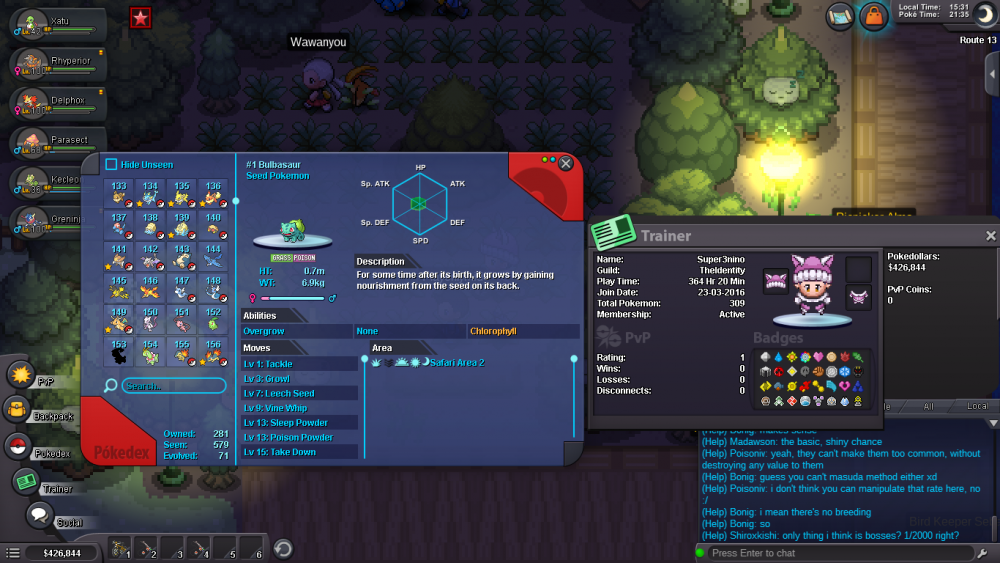Select Pokedex entry number 150
The height and width of the screenshot is (563, 1000).
point(150,321)
